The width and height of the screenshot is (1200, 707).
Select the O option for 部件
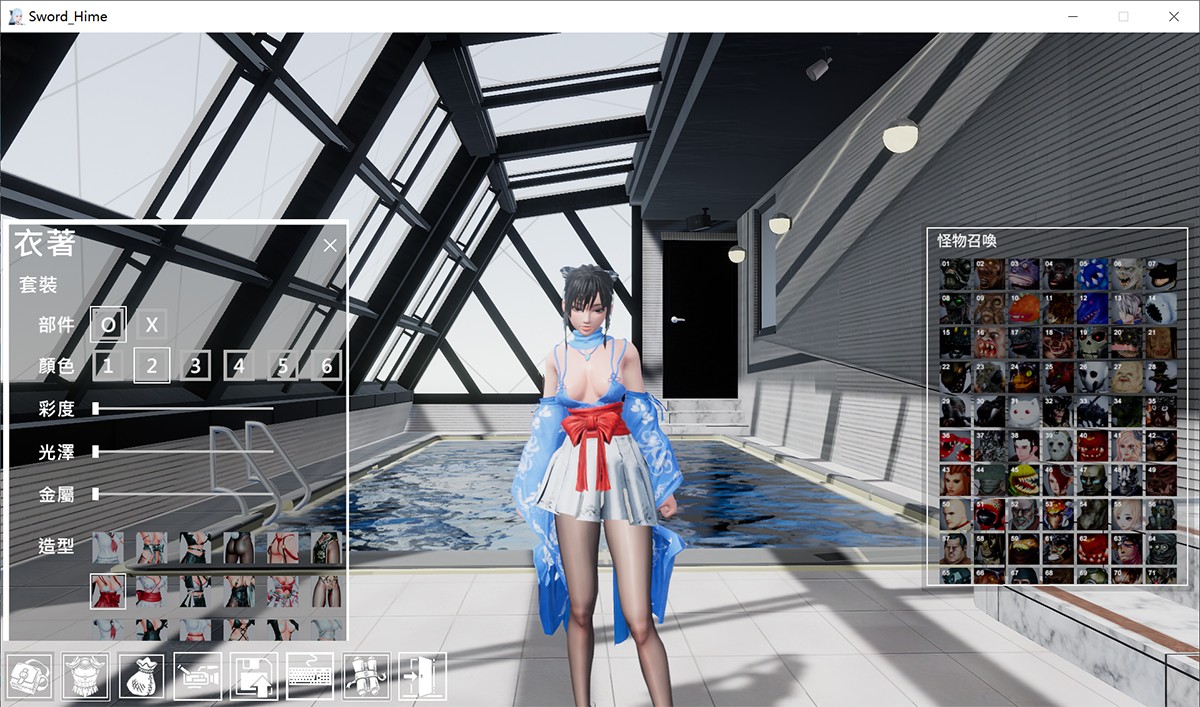click(x=108, y=324)
